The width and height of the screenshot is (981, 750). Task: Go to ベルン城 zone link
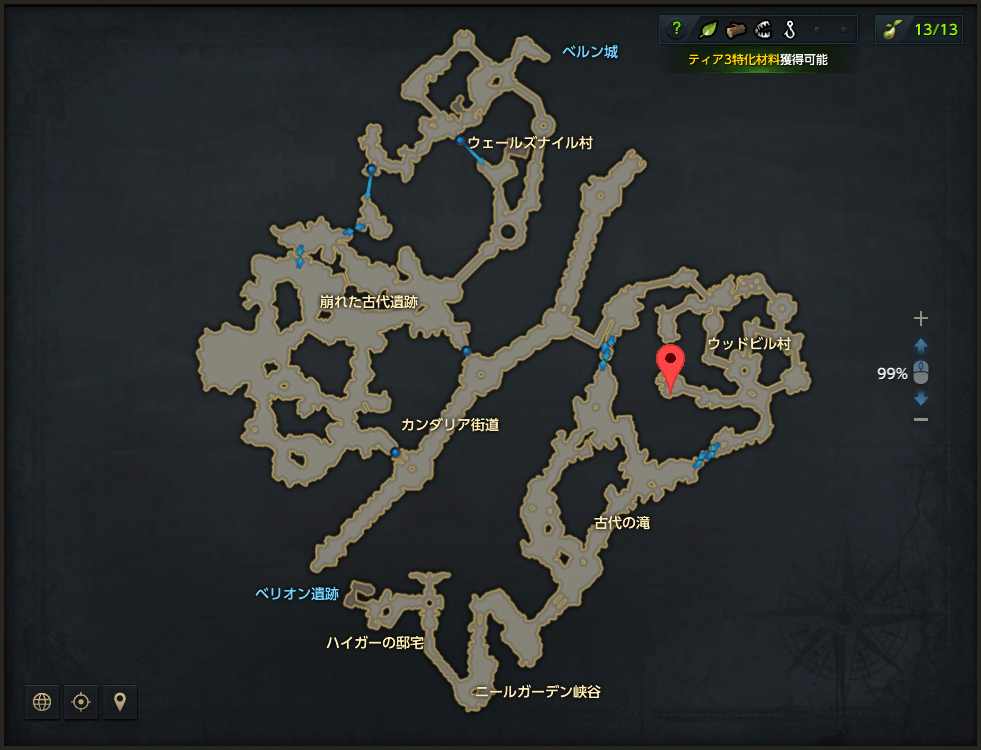tap(590, 52)
